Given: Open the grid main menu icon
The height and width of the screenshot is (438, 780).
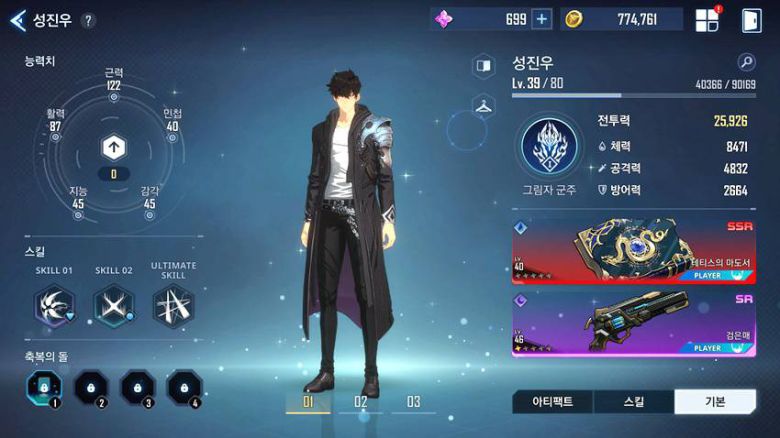Looking at the screenshot, I should pos(707,20).
